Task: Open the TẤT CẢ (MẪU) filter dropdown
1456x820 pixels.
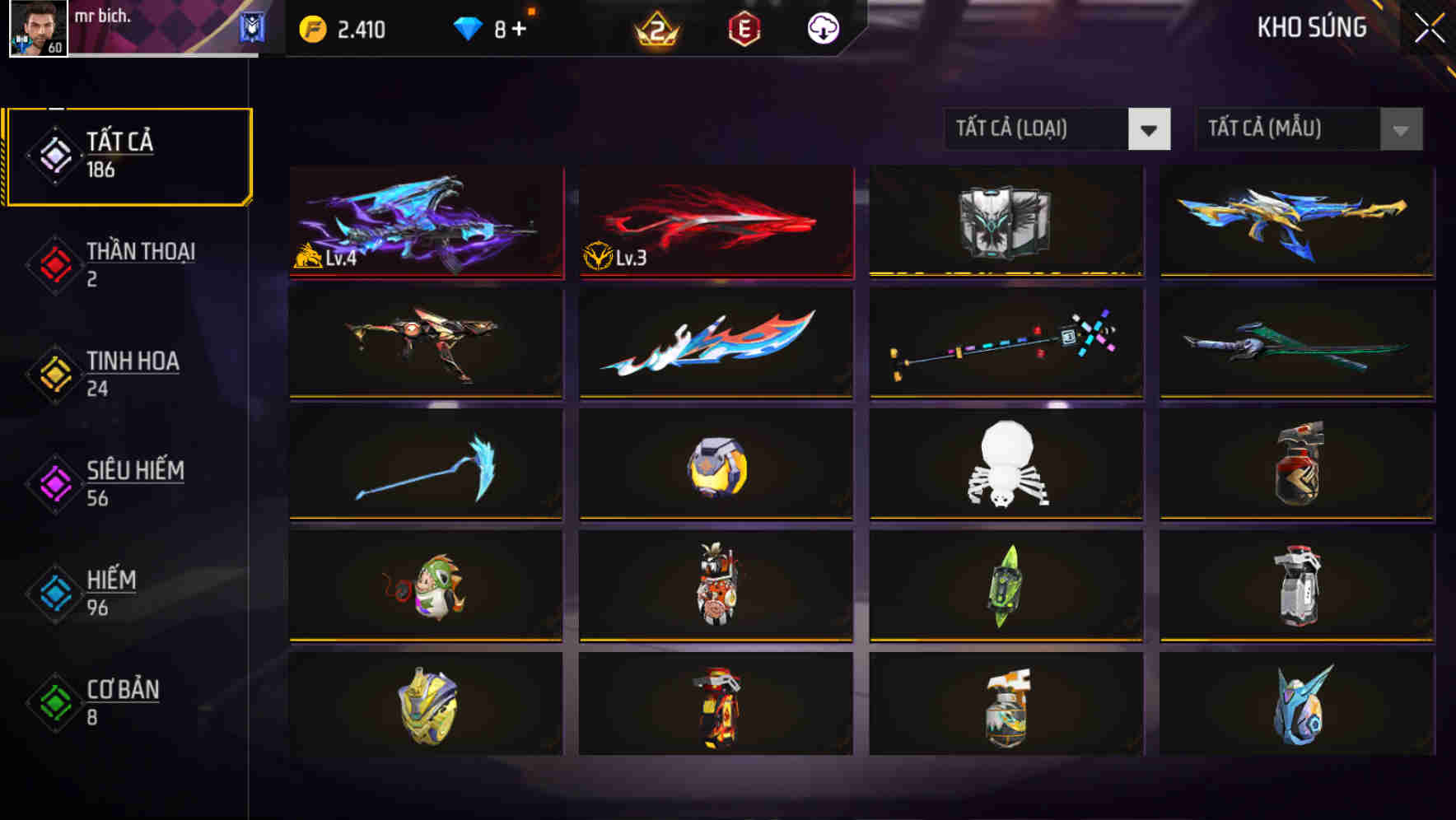Action: tap(1308, 129)
